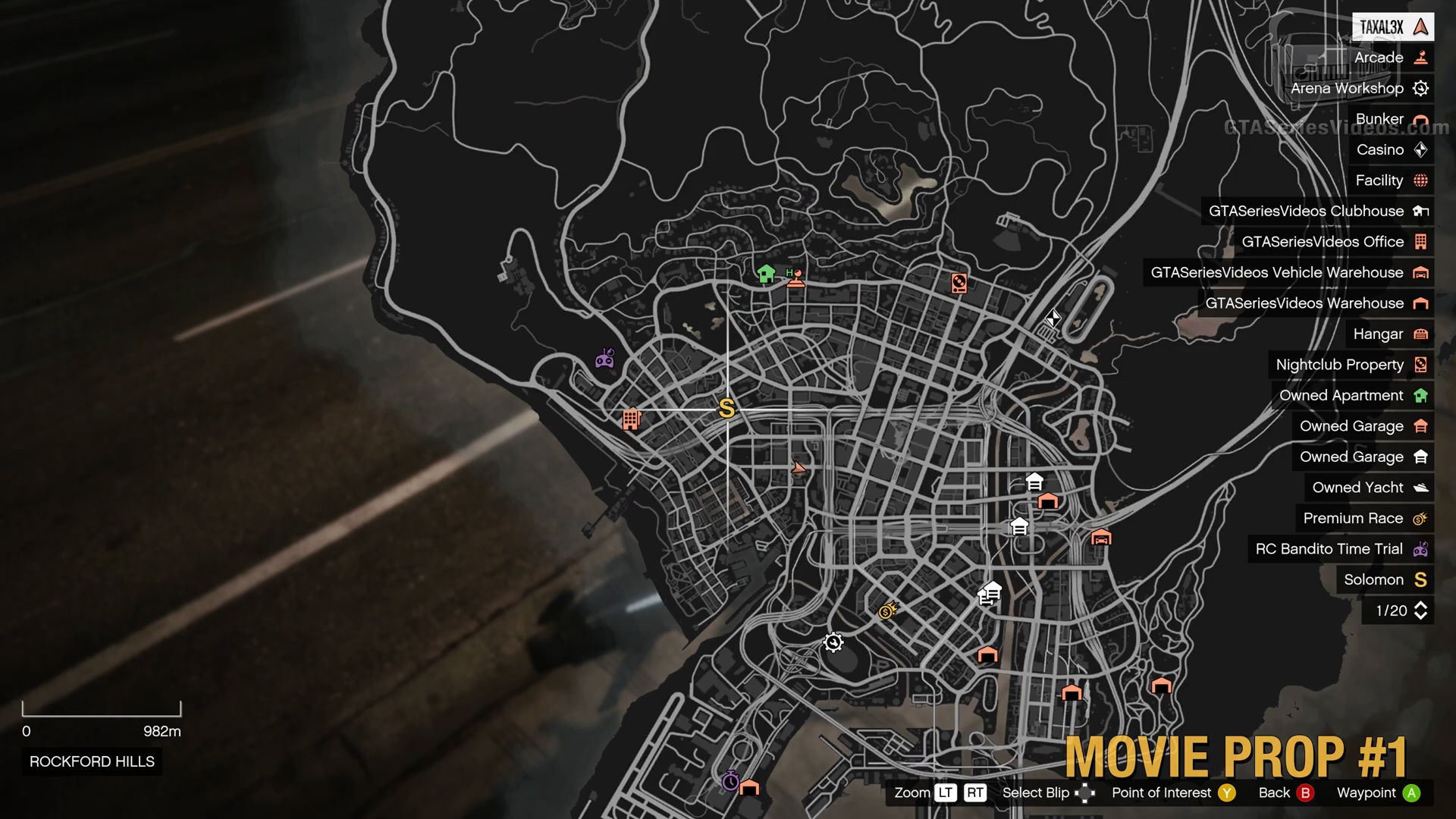Click the Arena Workshop gear icon
Image resolution: width=1456 pixels, height=819 pixels.
(1421, 89)
